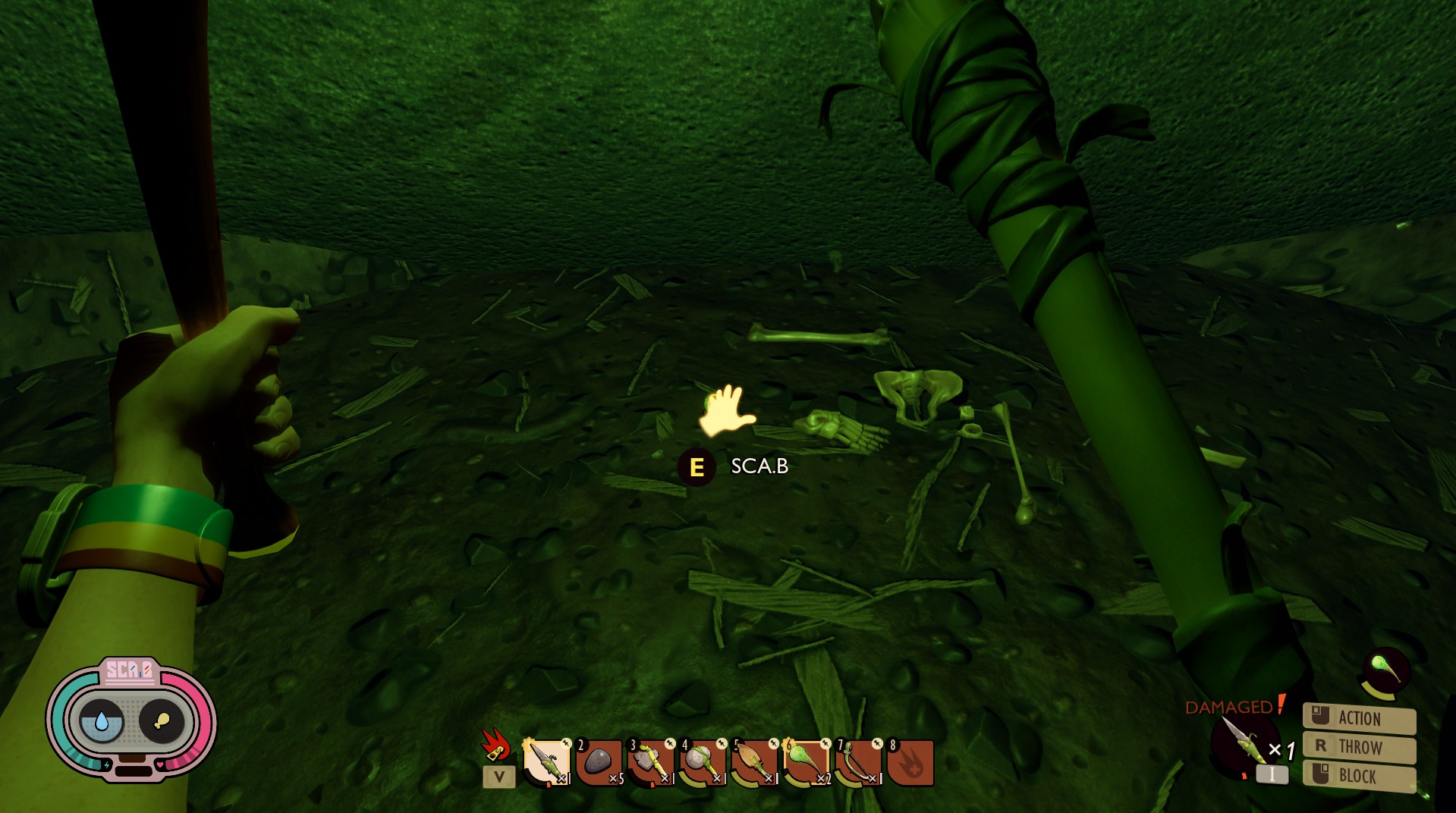
Task: Select the stack of five pebbles
Action: point(599,761)
